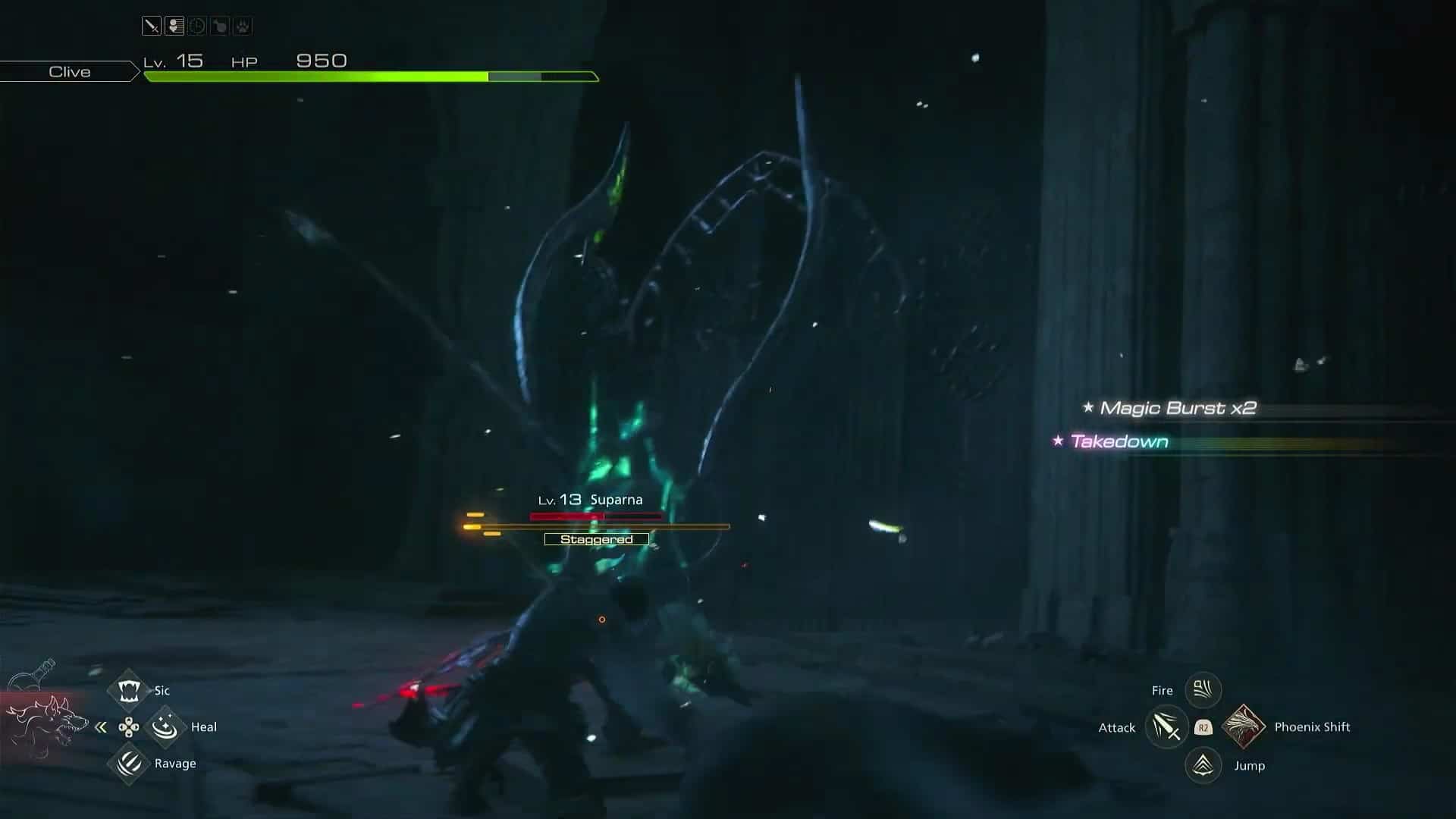This screenshot has width=1456, height=819.
Task: Click the Takedown achievement text
Action: pyautogui.click(x=1119, y=441)
